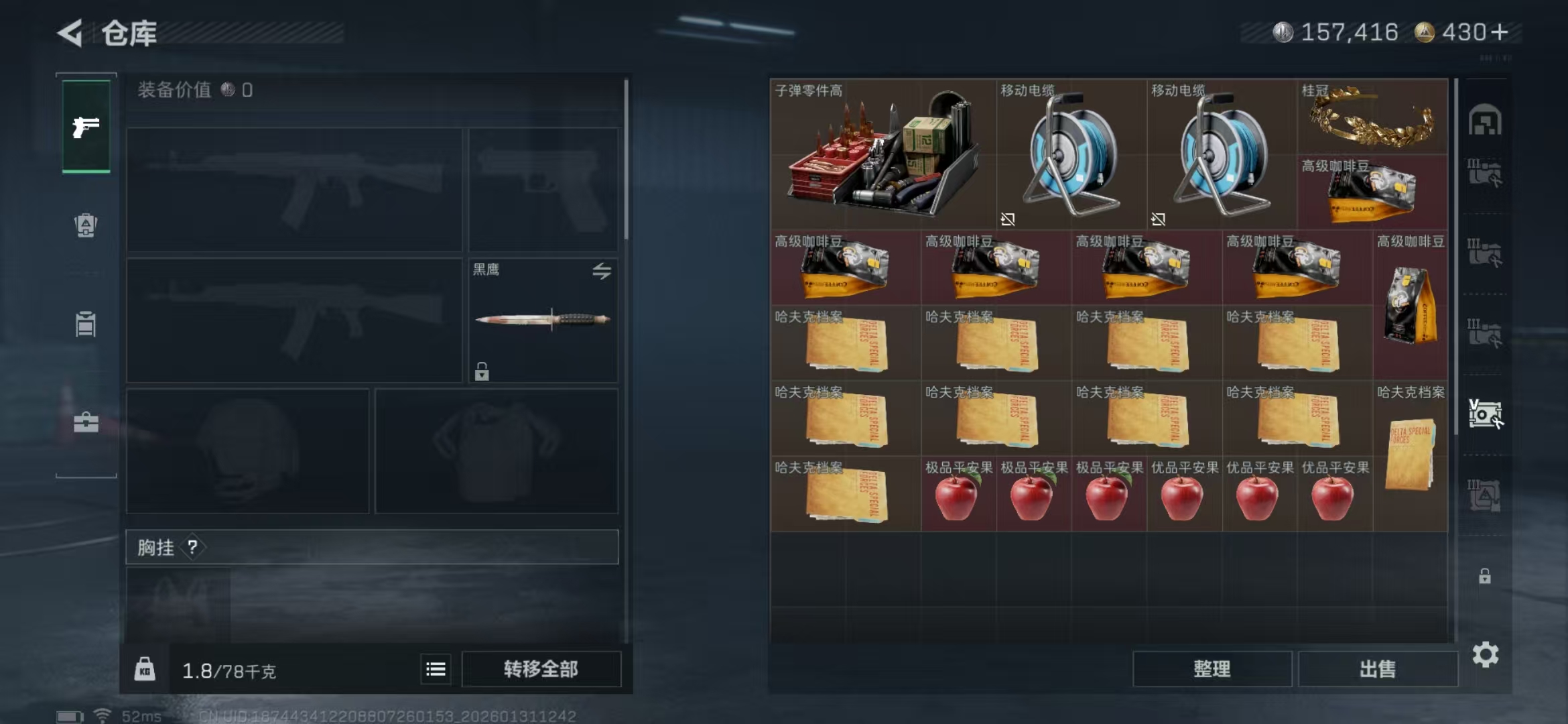Open the locked storage expansion slot
This screenshot has width=1568, height=724.
coord(1484,576)
